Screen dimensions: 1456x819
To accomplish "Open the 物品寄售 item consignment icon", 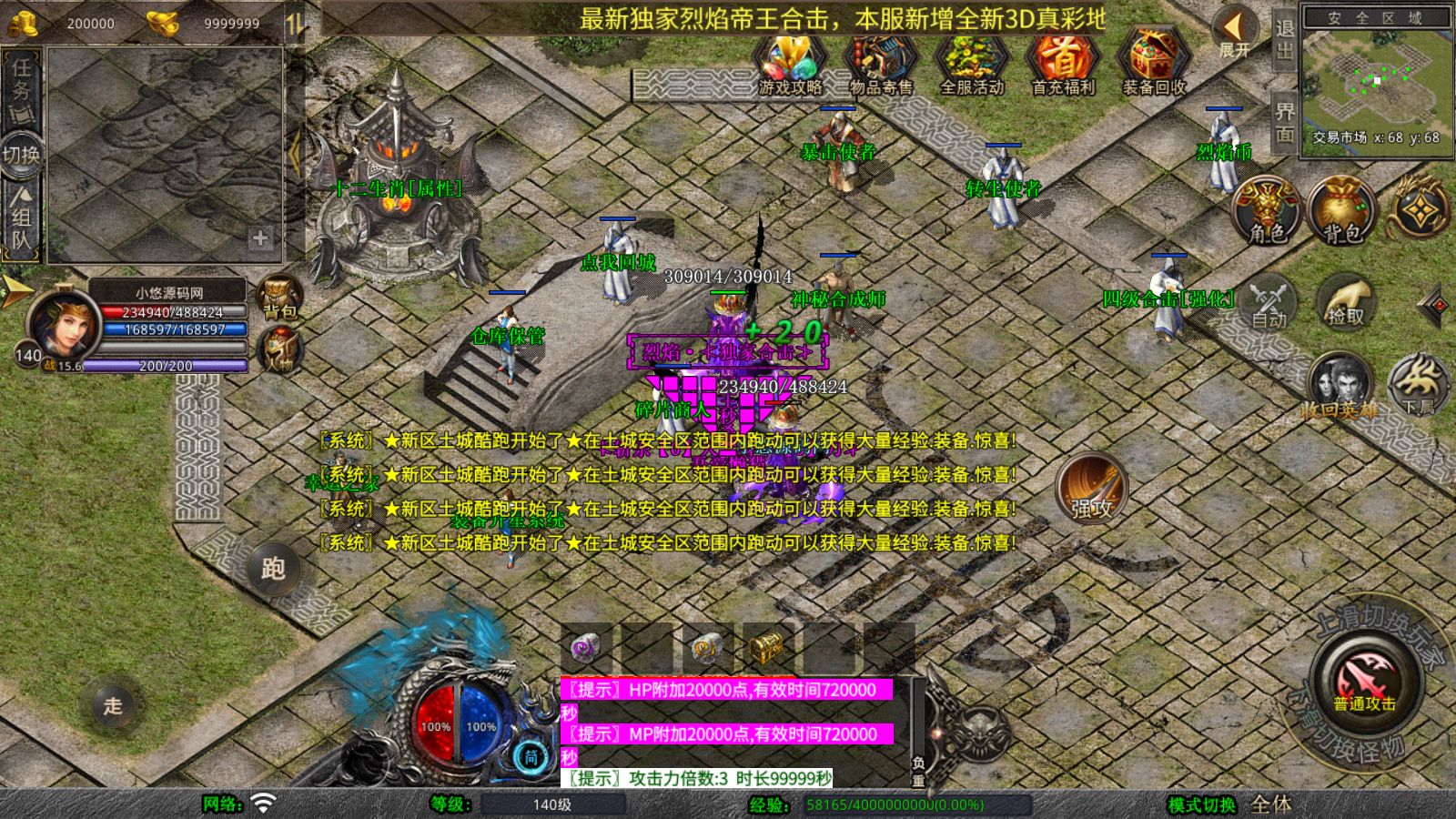I will [x=881, y=64].
